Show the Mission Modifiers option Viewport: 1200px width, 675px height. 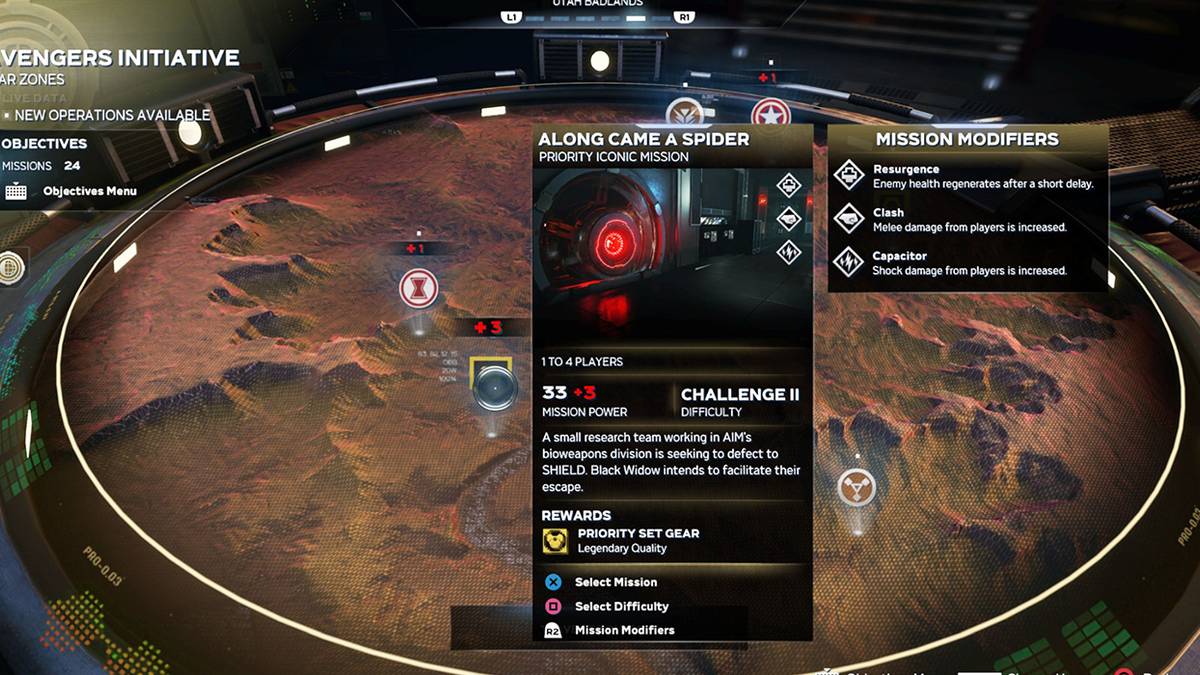(623, 630)
